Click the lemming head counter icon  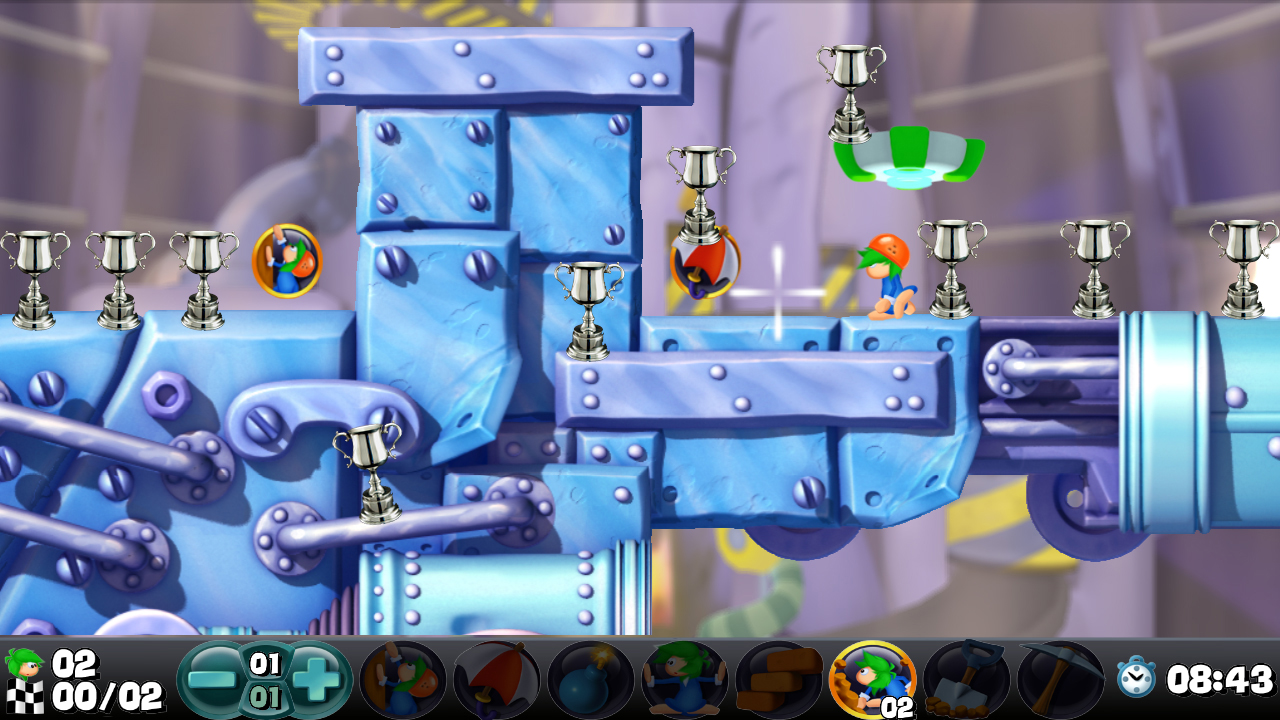(25, 661)
